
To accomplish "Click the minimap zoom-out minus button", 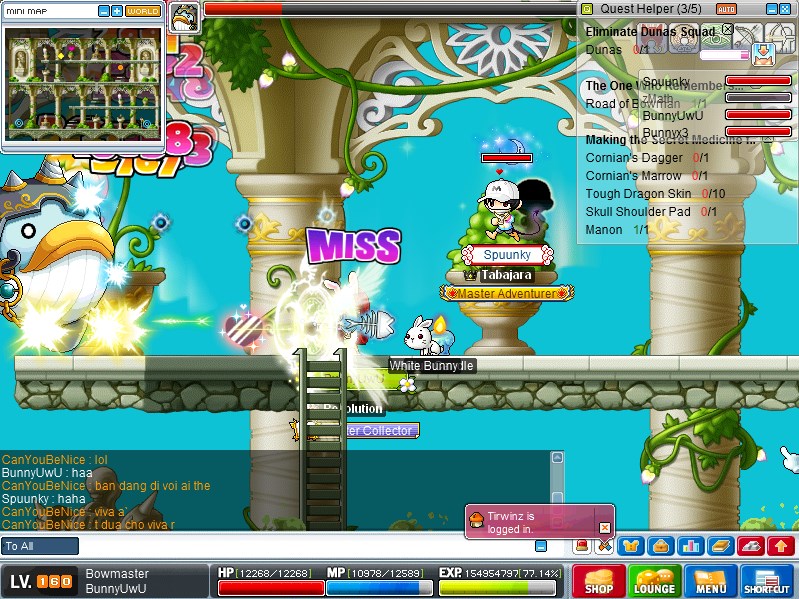I will click(104, 11).
